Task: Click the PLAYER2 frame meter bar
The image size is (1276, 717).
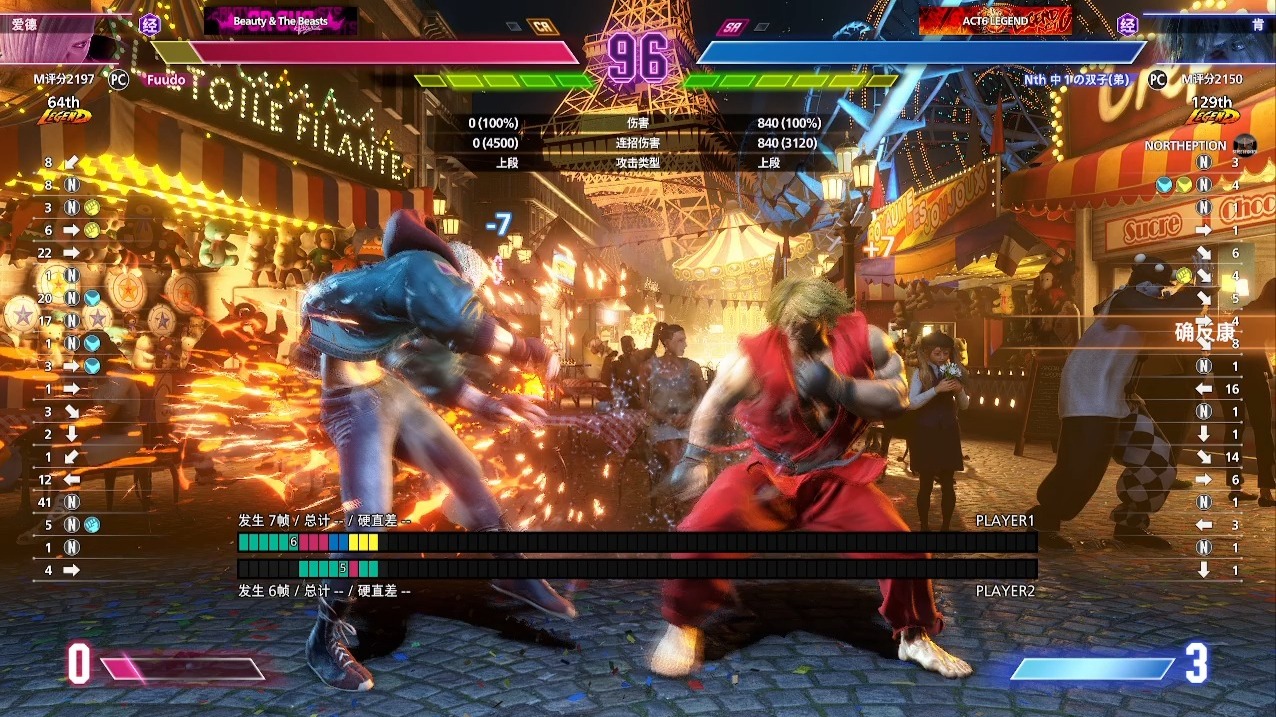Action: pos(637,568)
